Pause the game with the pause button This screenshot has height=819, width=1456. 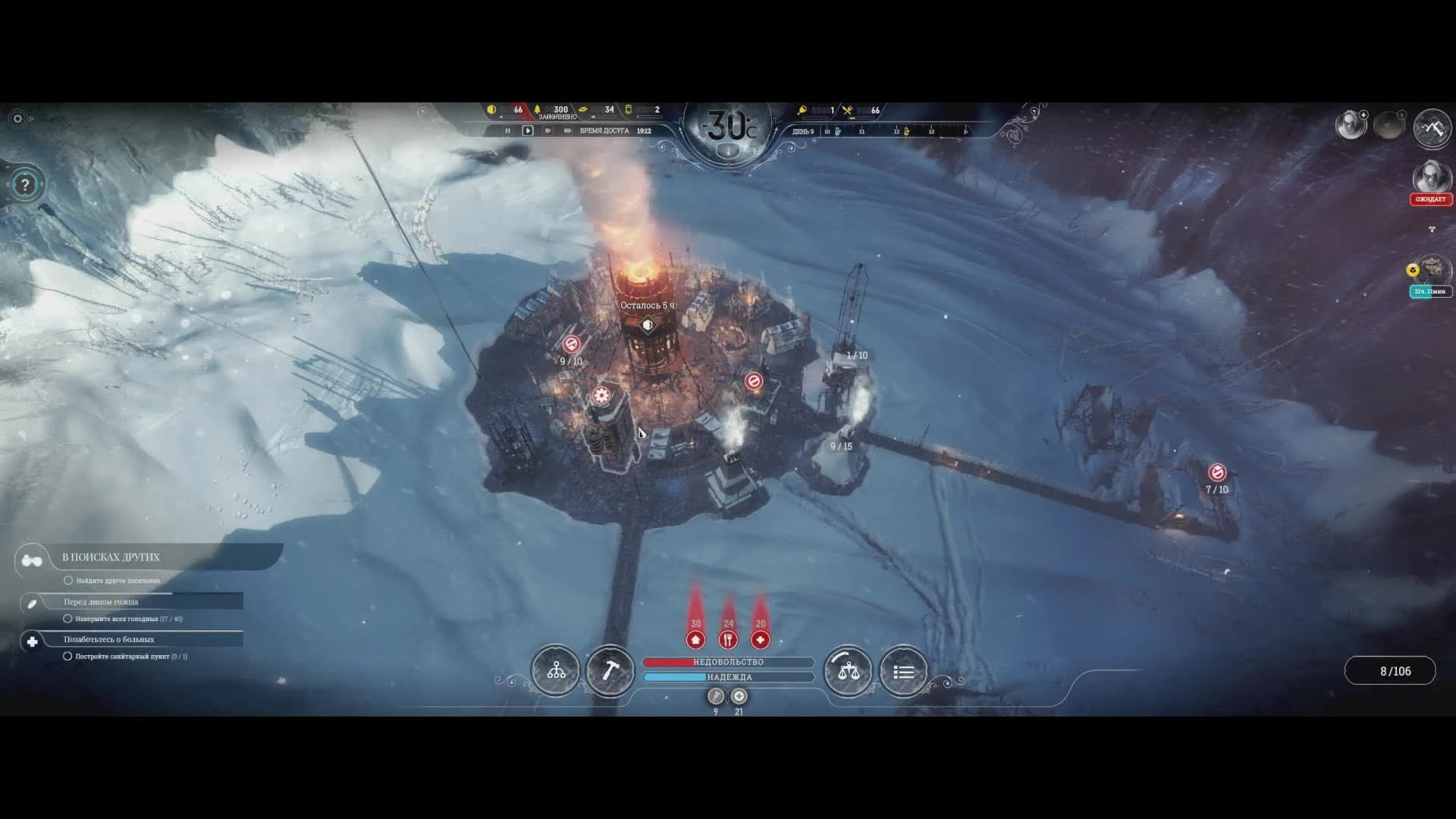click(507, 130)
